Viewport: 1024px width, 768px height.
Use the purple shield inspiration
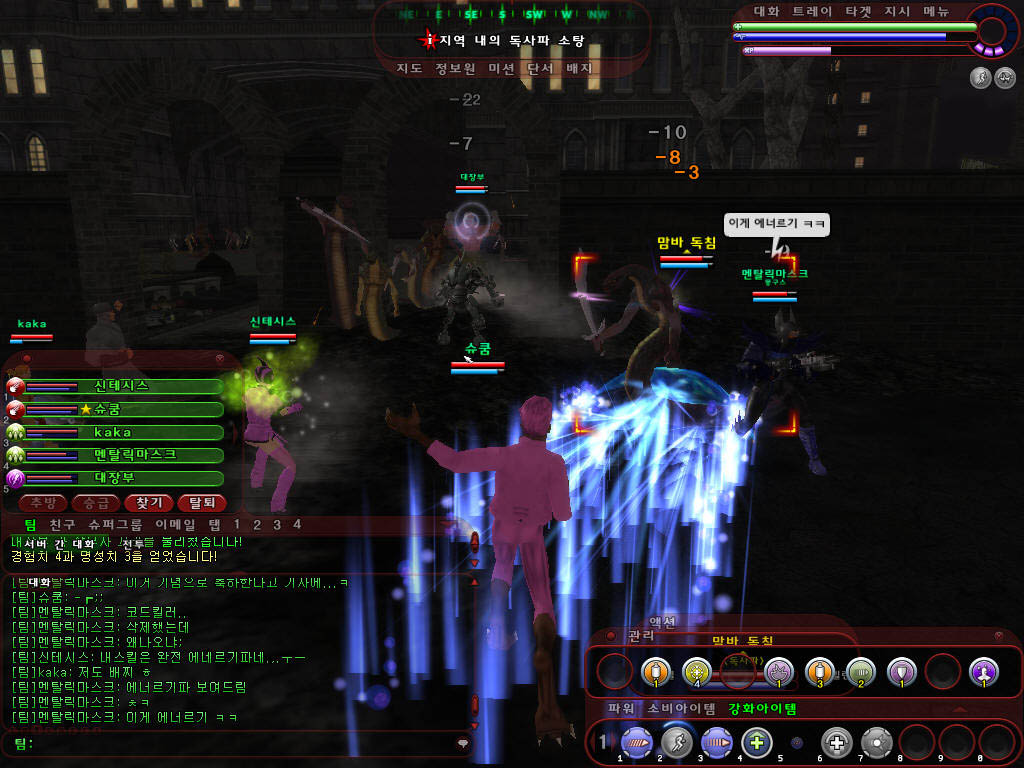pyautogui.click(x=902, y=671)
